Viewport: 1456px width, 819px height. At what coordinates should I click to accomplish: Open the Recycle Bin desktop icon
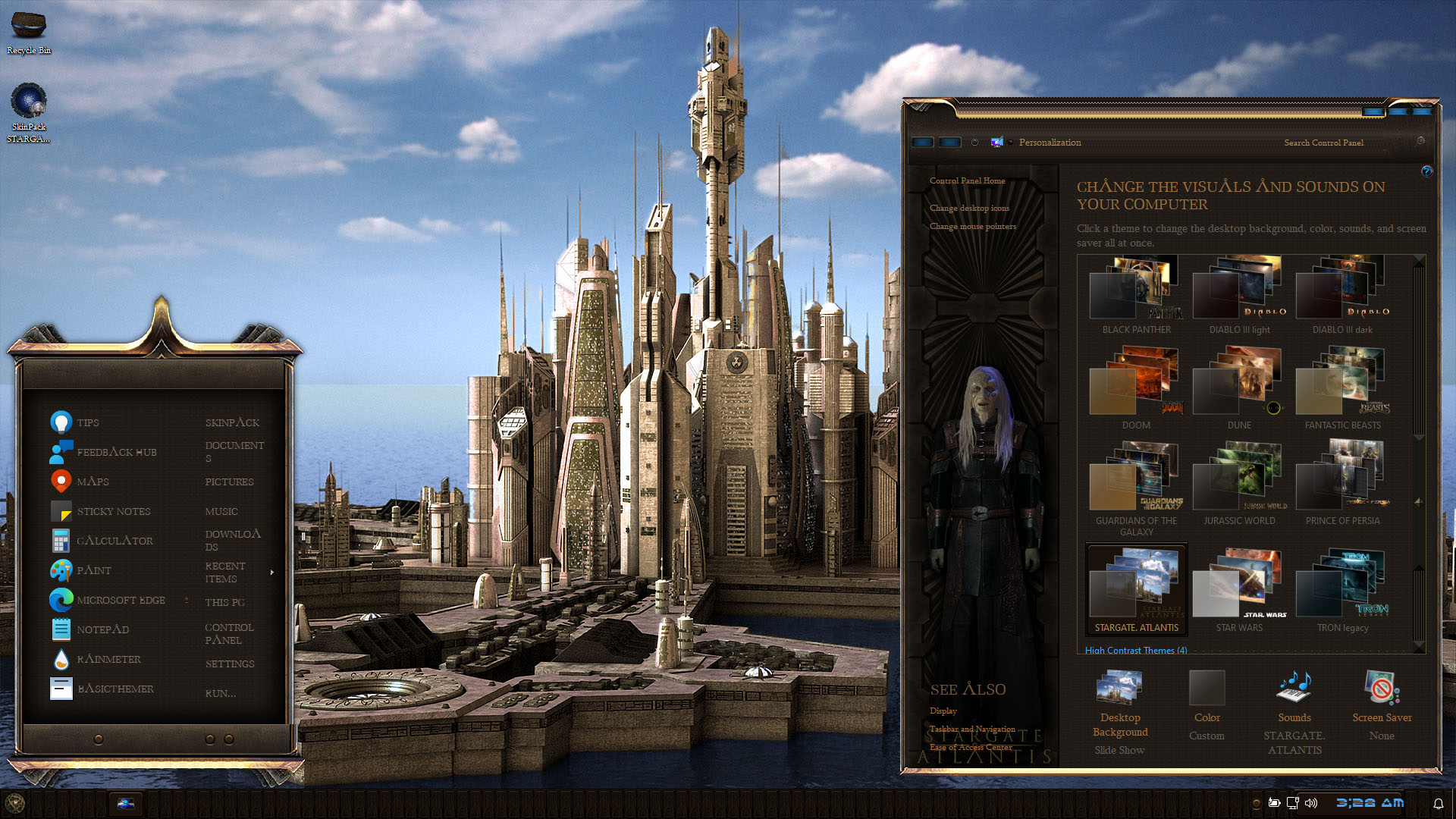(29, 30)
